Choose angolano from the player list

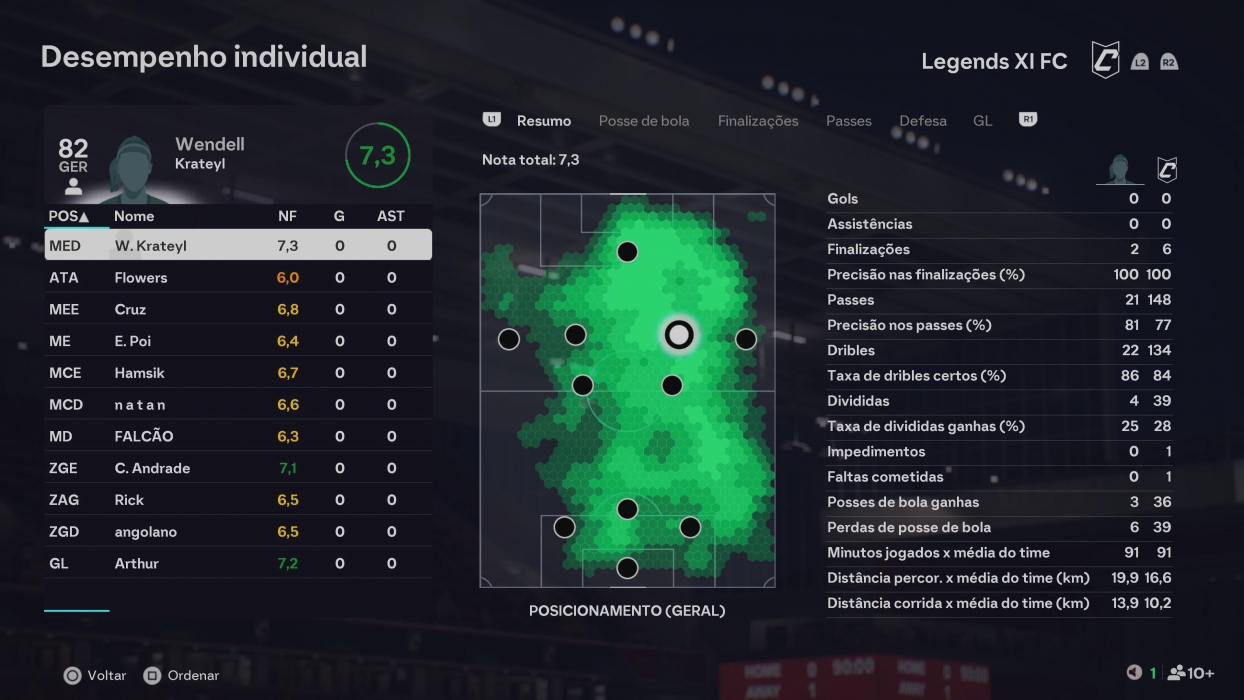coord(238,532)
